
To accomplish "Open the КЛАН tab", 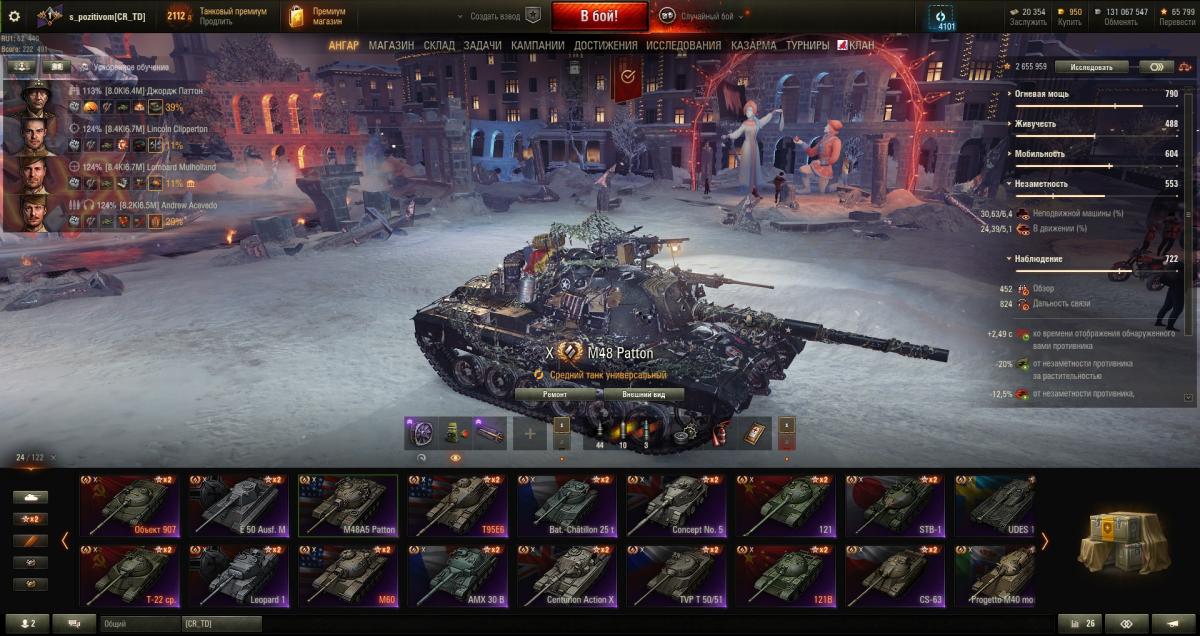I will click(855, 45).
